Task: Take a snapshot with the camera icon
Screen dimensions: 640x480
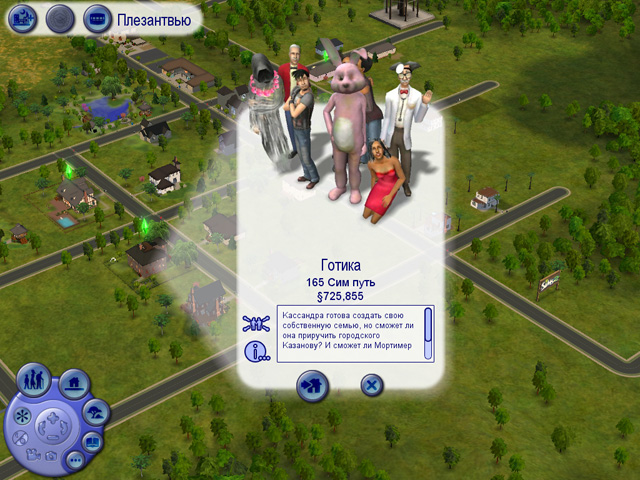Action: tap(50, 456)
